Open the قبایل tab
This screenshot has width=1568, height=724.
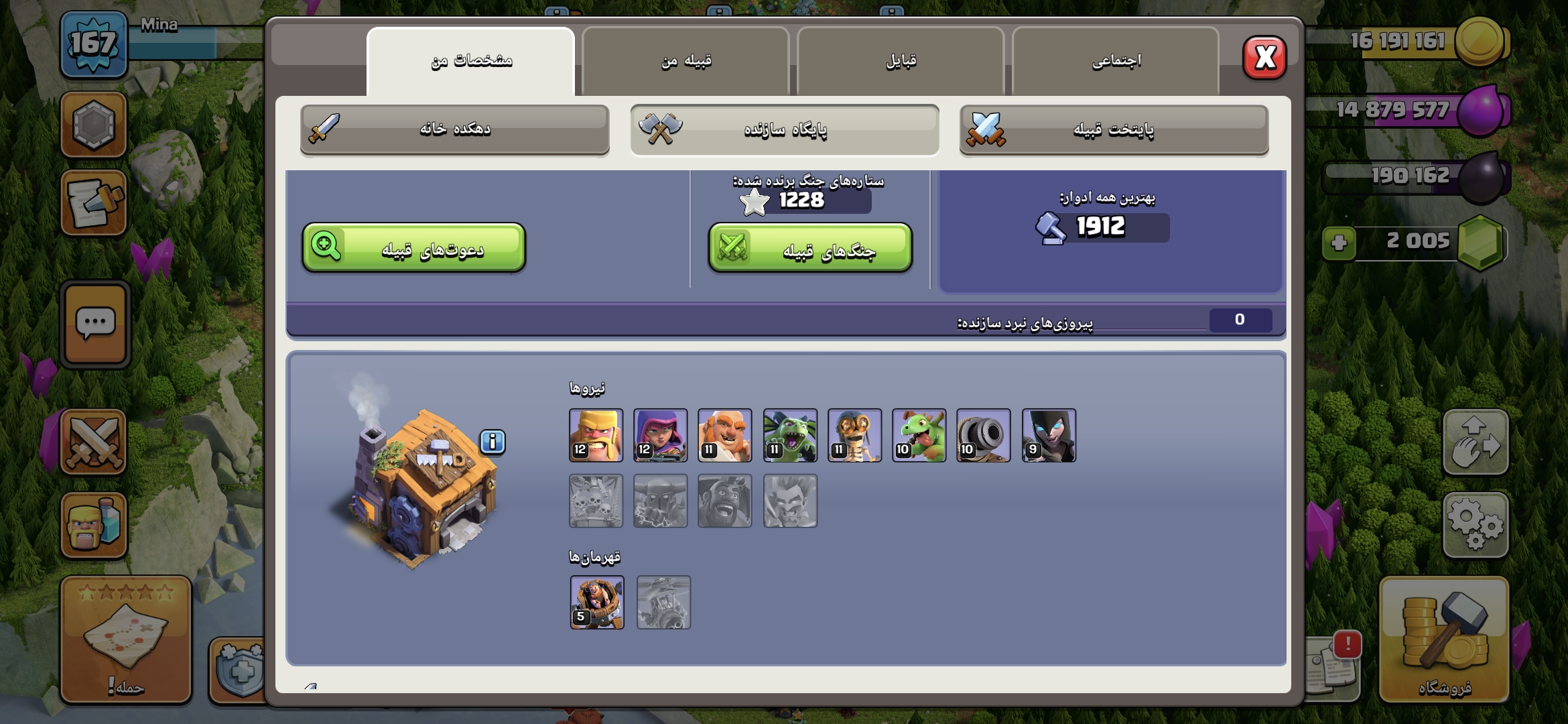(901, 62)
